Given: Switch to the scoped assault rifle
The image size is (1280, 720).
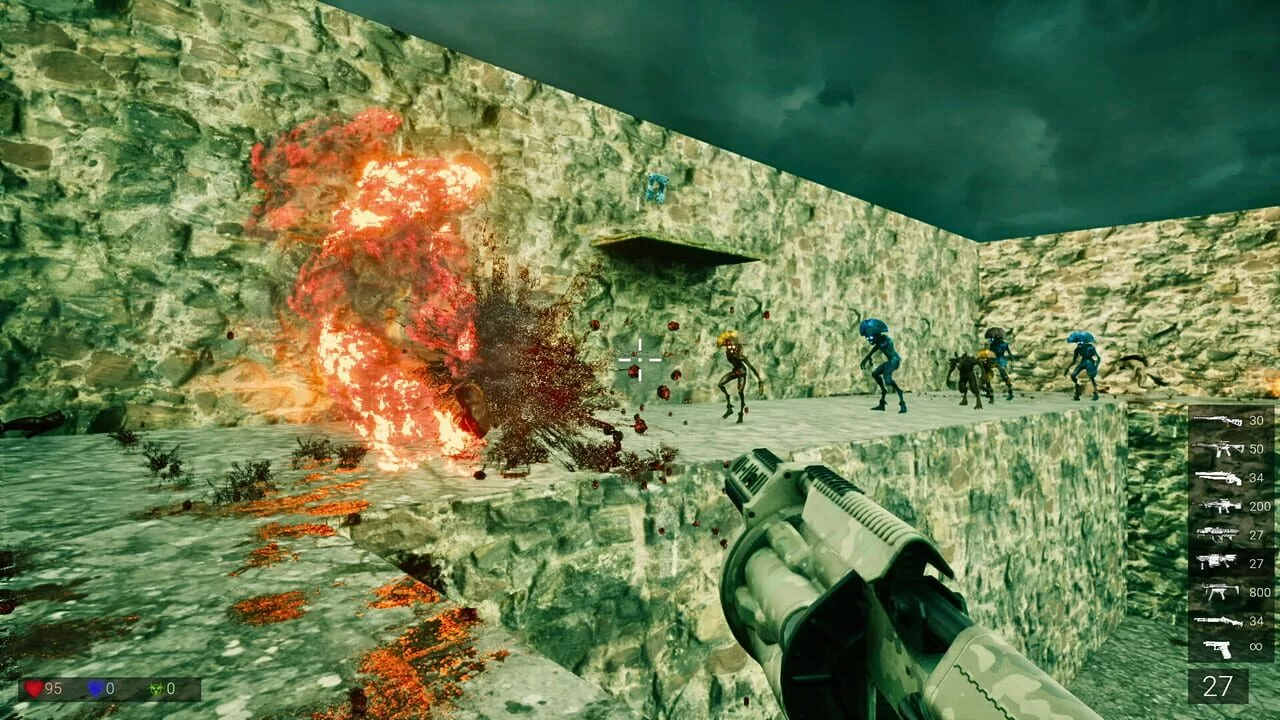Looking at the screenshot, I should 1218,449.
